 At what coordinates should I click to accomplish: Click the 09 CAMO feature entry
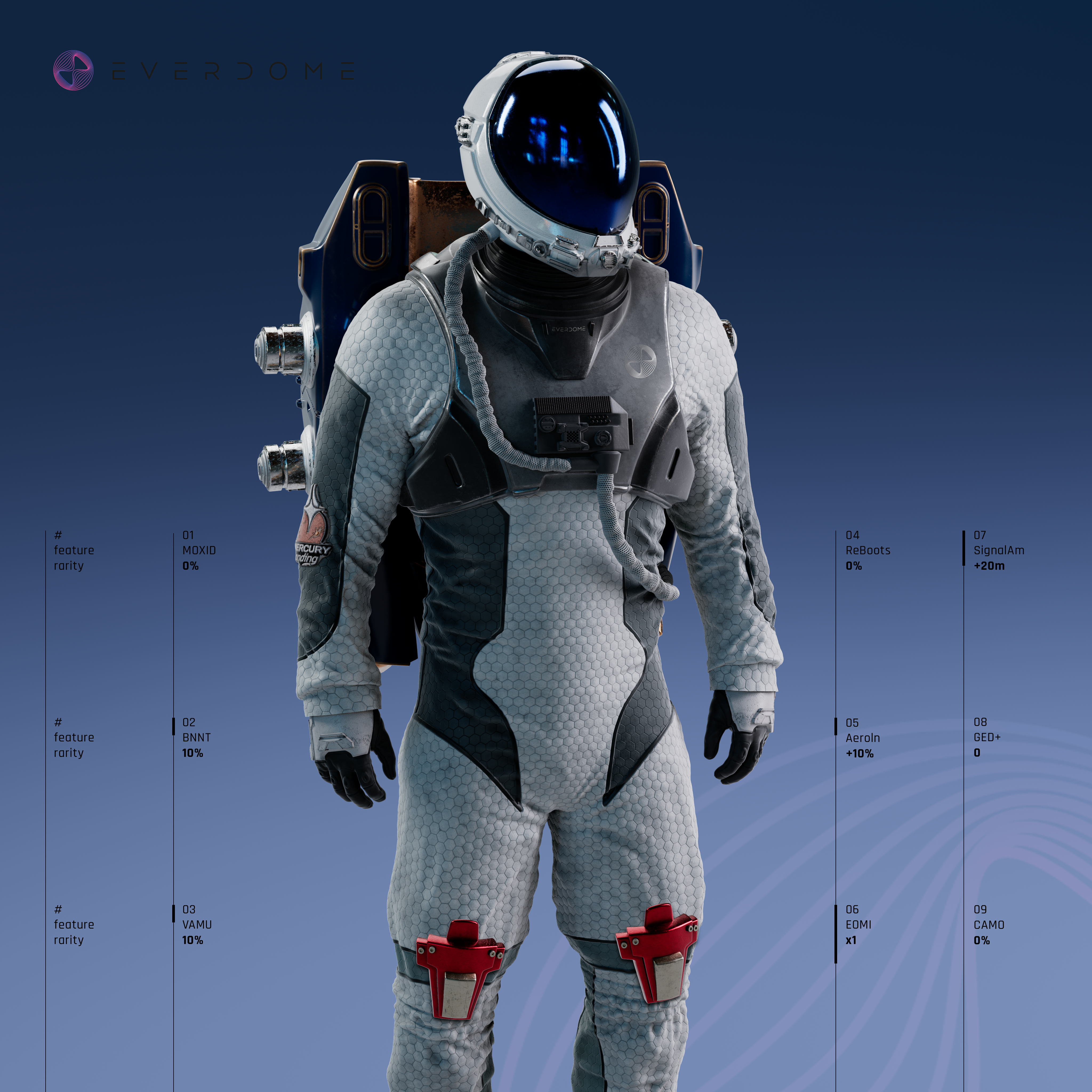pyautogui.click(x=989, y=924)
